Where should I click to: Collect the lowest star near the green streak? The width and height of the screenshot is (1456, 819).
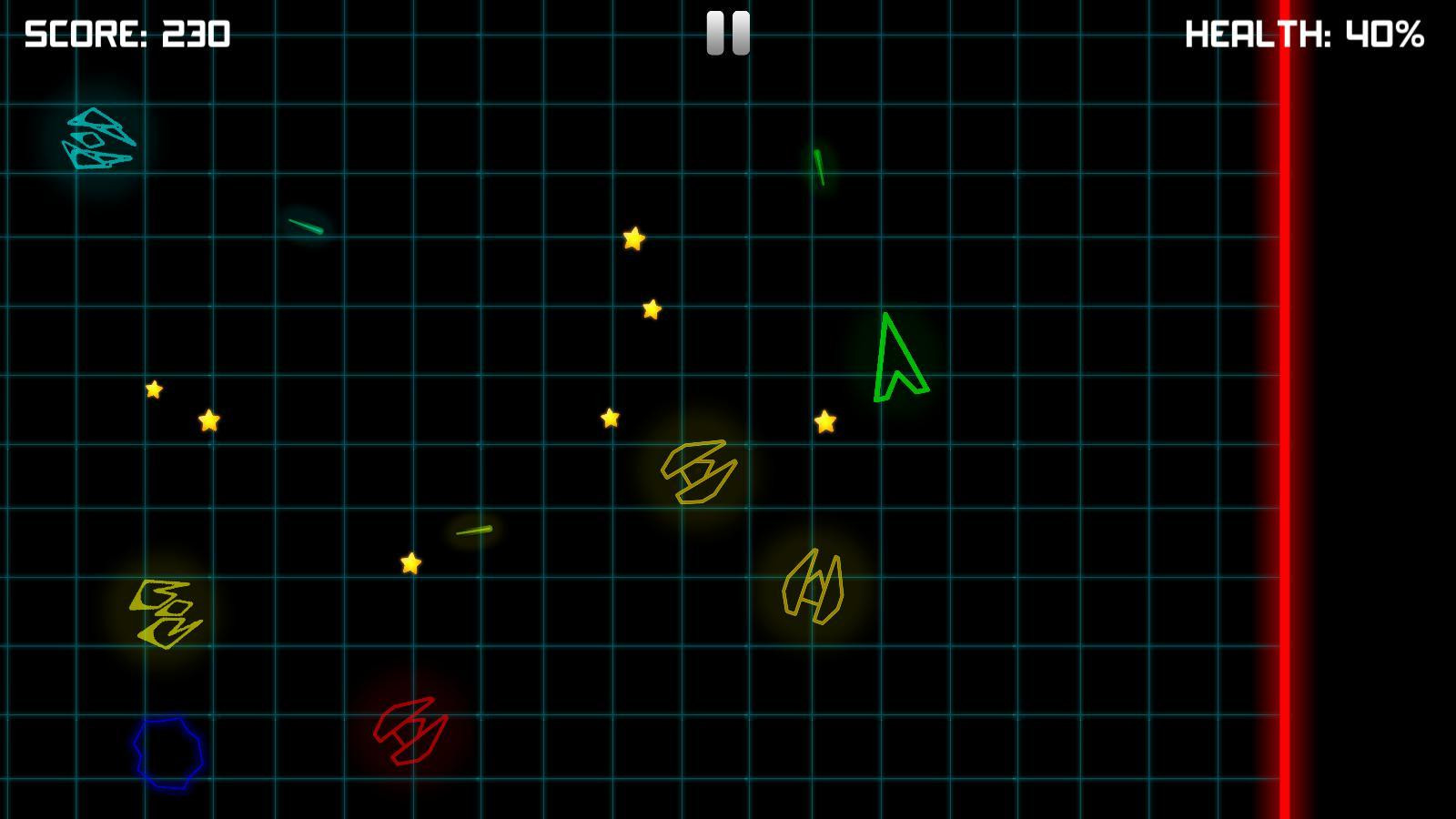click(x=409, y=563)
